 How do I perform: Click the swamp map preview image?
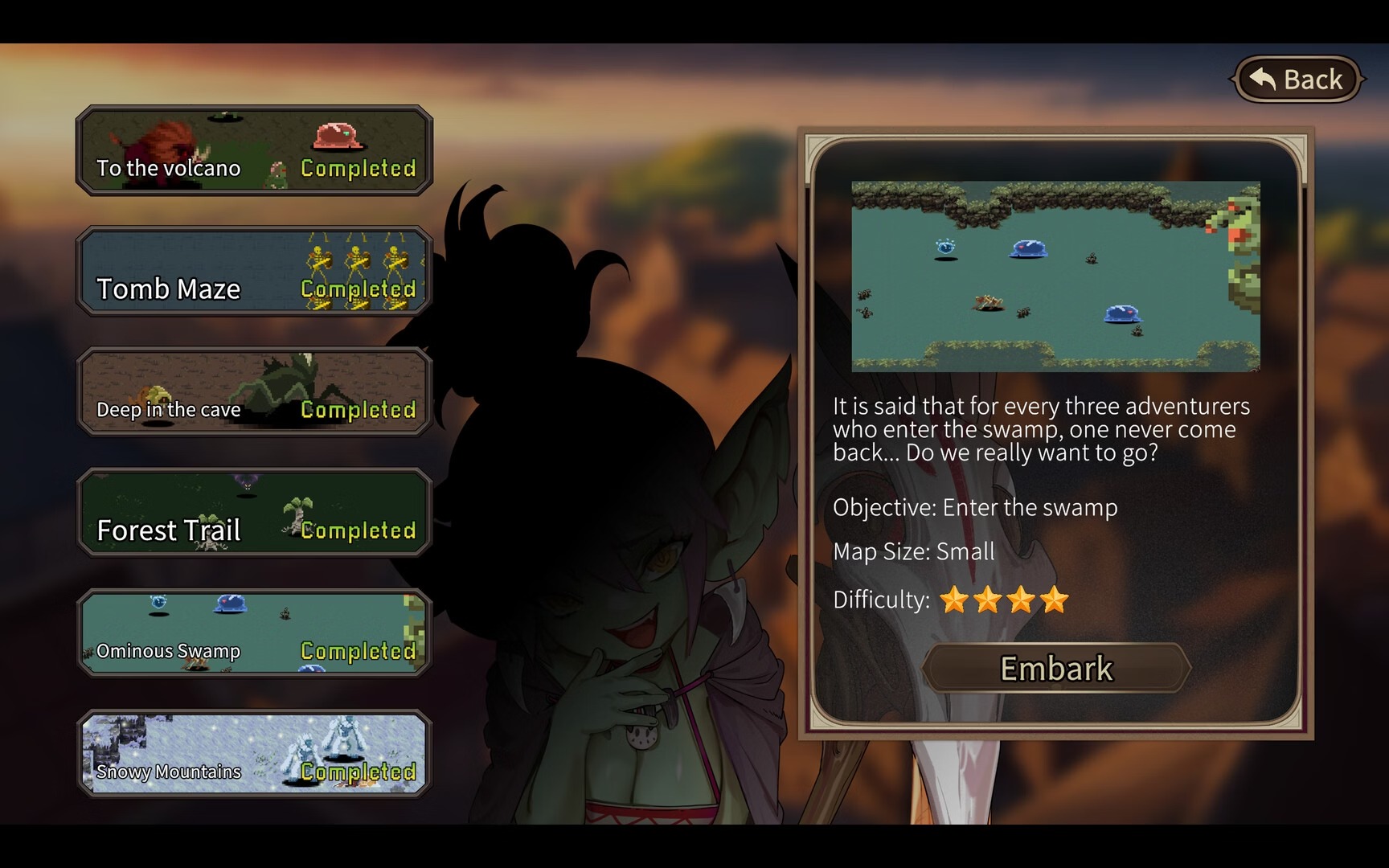[x=1055, y=276]
